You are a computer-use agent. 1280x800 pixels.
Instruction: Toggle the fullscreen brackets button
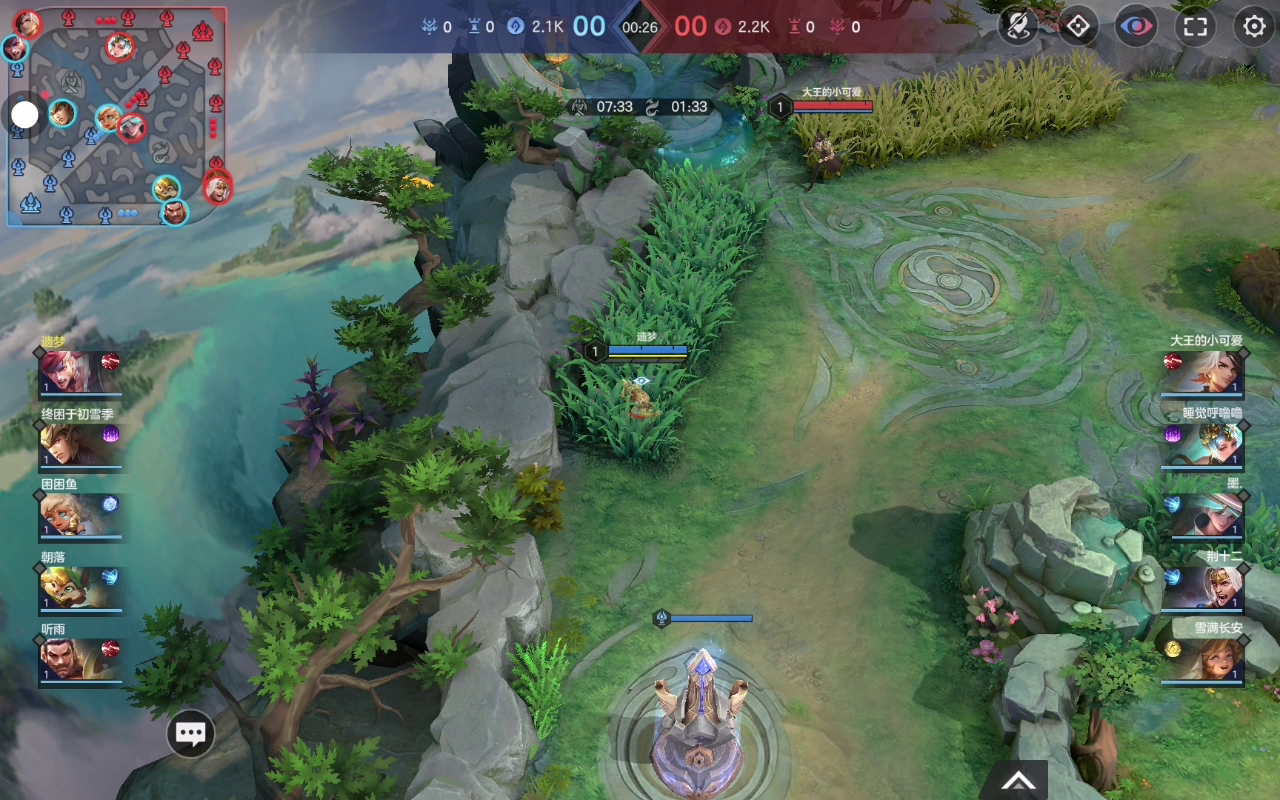click(x=1195, y=26)
